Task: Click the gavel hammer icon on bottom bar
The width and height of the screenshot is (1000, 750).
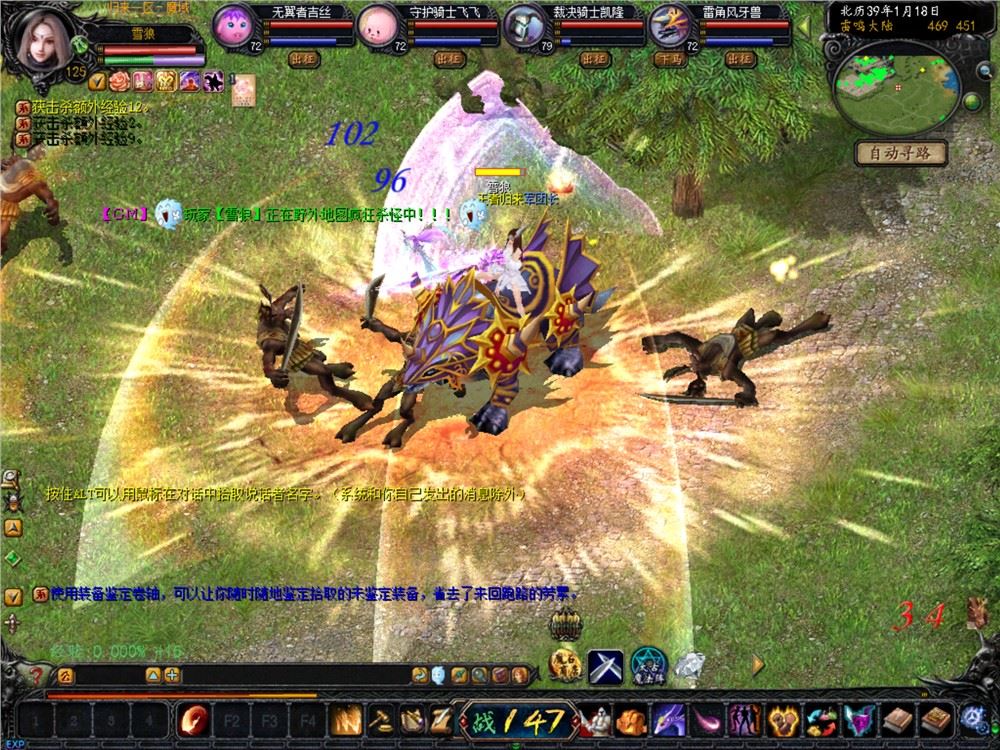Action: coord(381,719)
